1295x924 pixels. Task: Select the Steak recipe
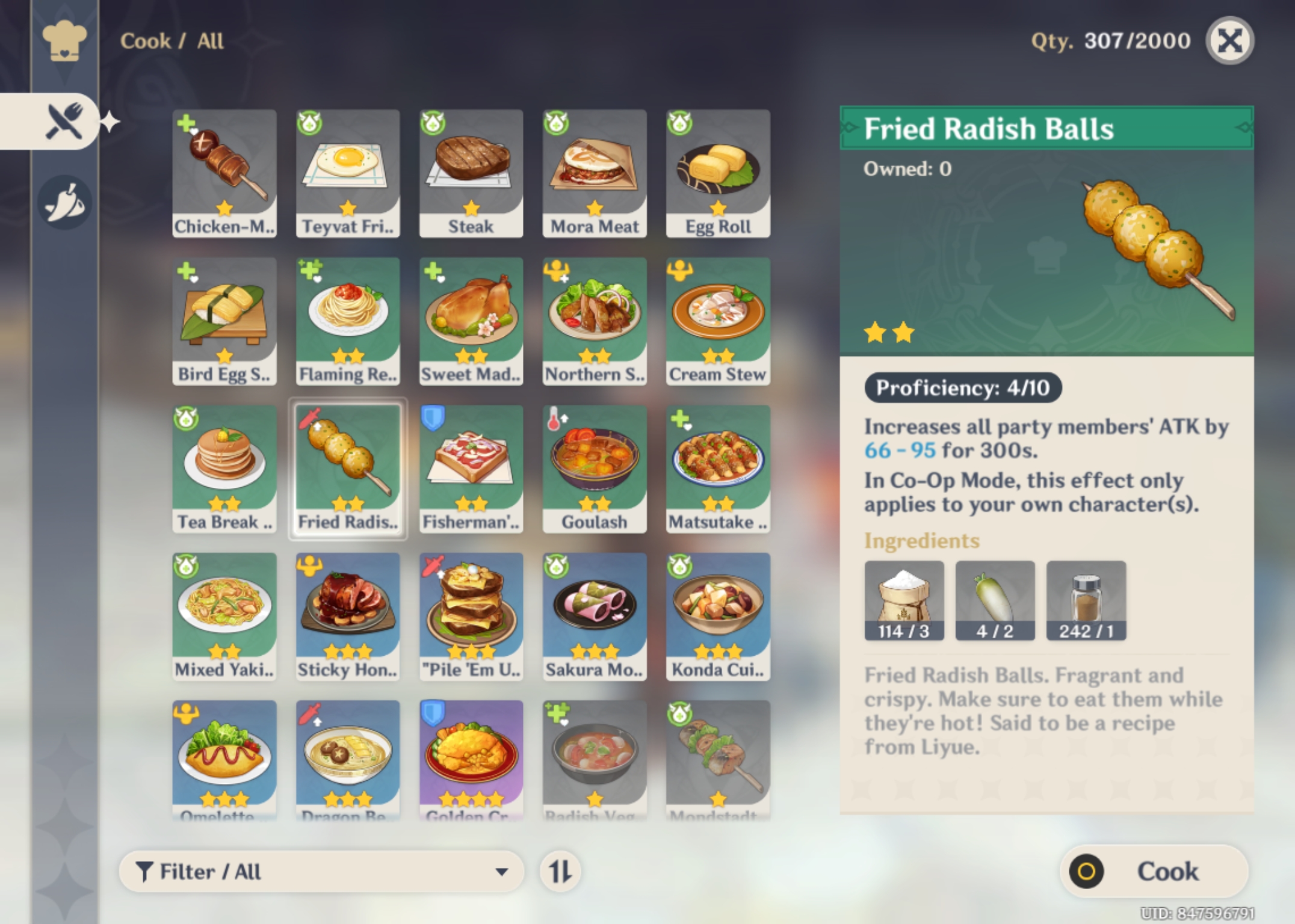(x=471, y=171)
